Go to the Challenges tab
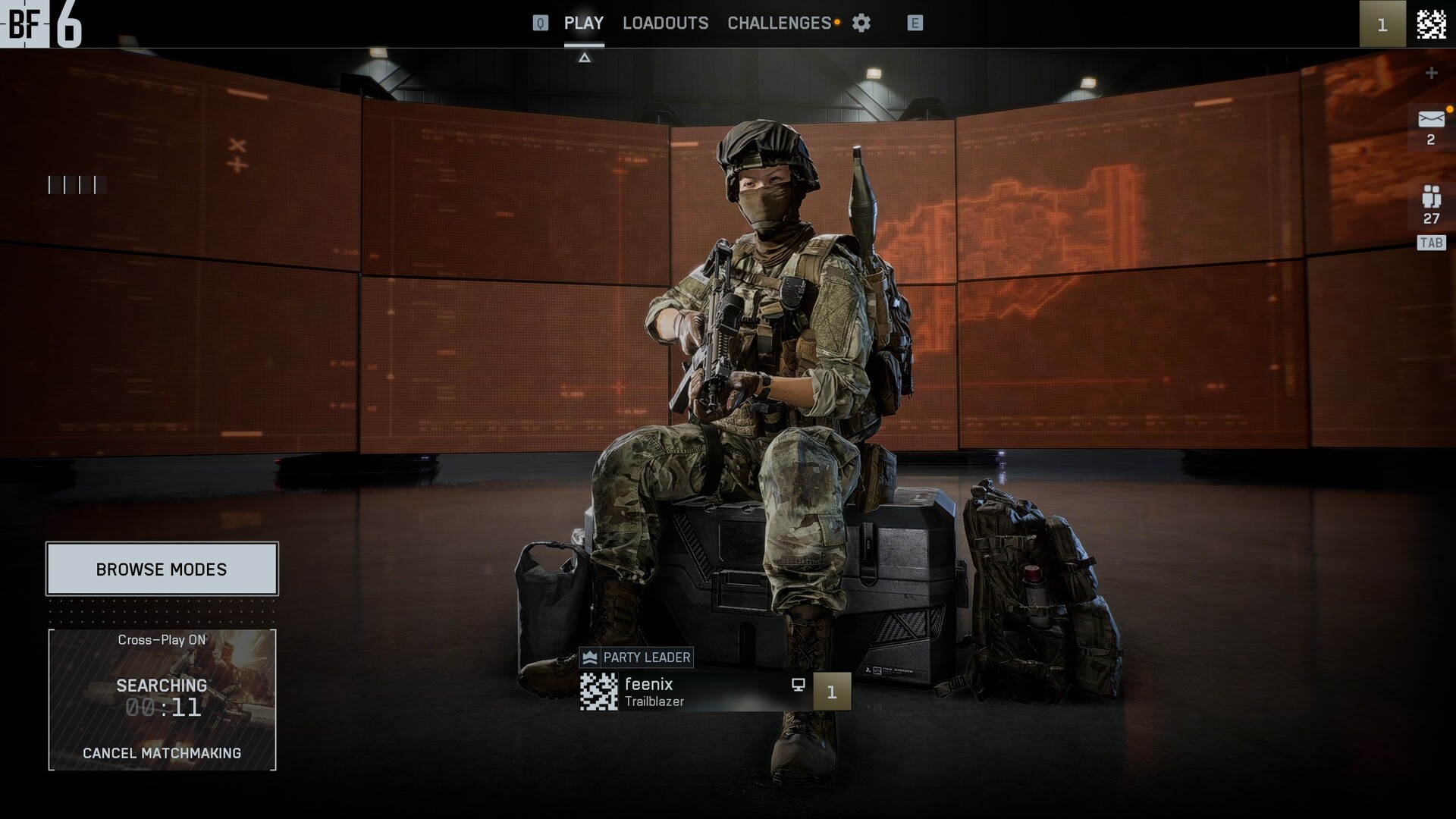1456x819 pixels. point(780,24)
